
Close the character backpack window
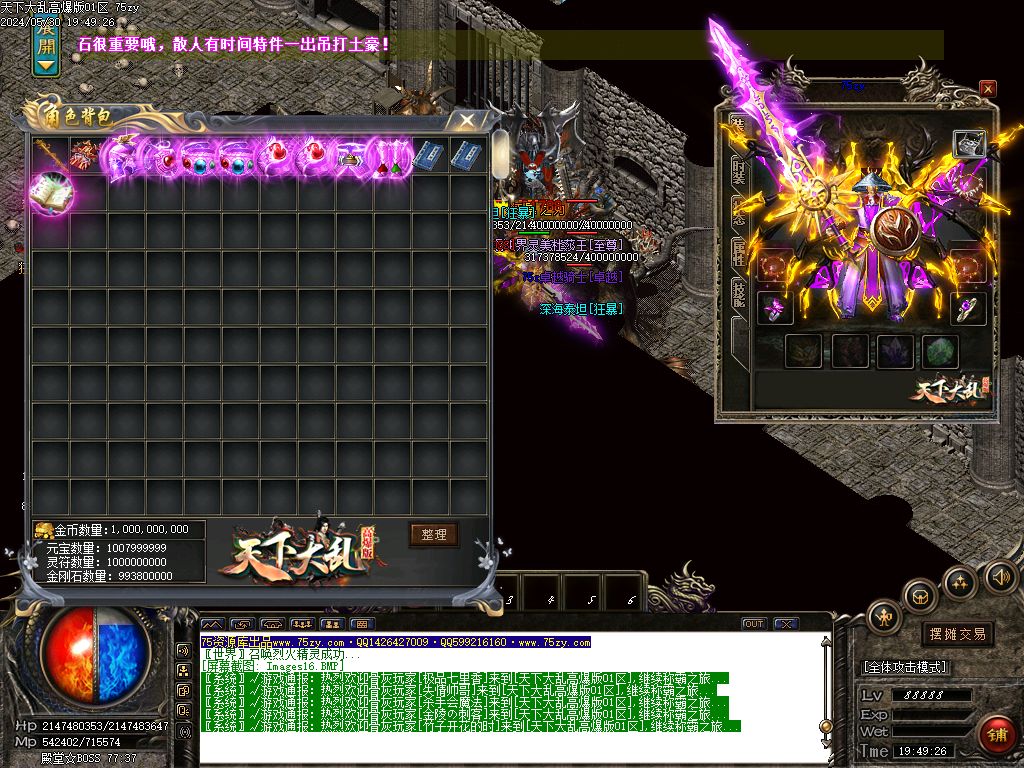[467, 120]
